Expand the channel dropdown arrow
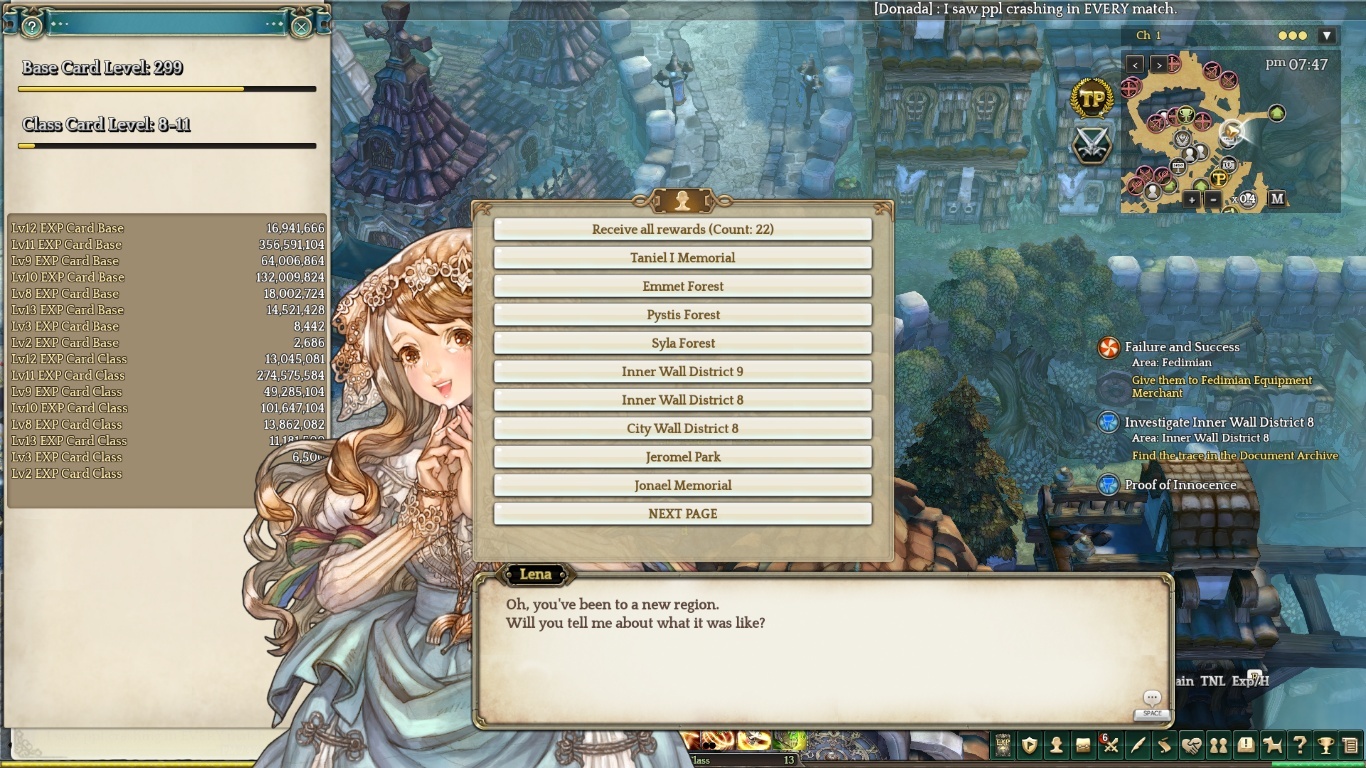This screenshot has width=1366, height=768. (1327, 36)
